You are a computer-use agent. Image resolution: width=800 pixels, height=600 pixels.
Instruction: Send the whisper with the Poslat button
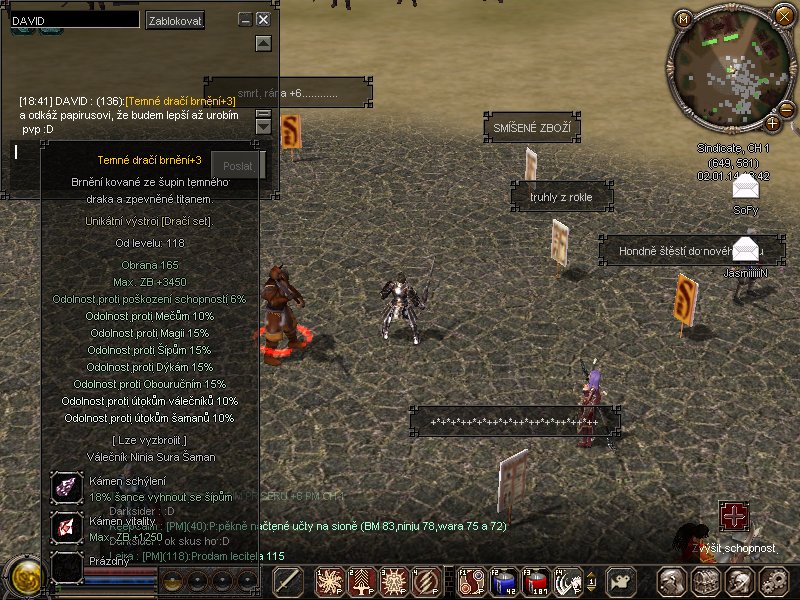pos(239,165)
